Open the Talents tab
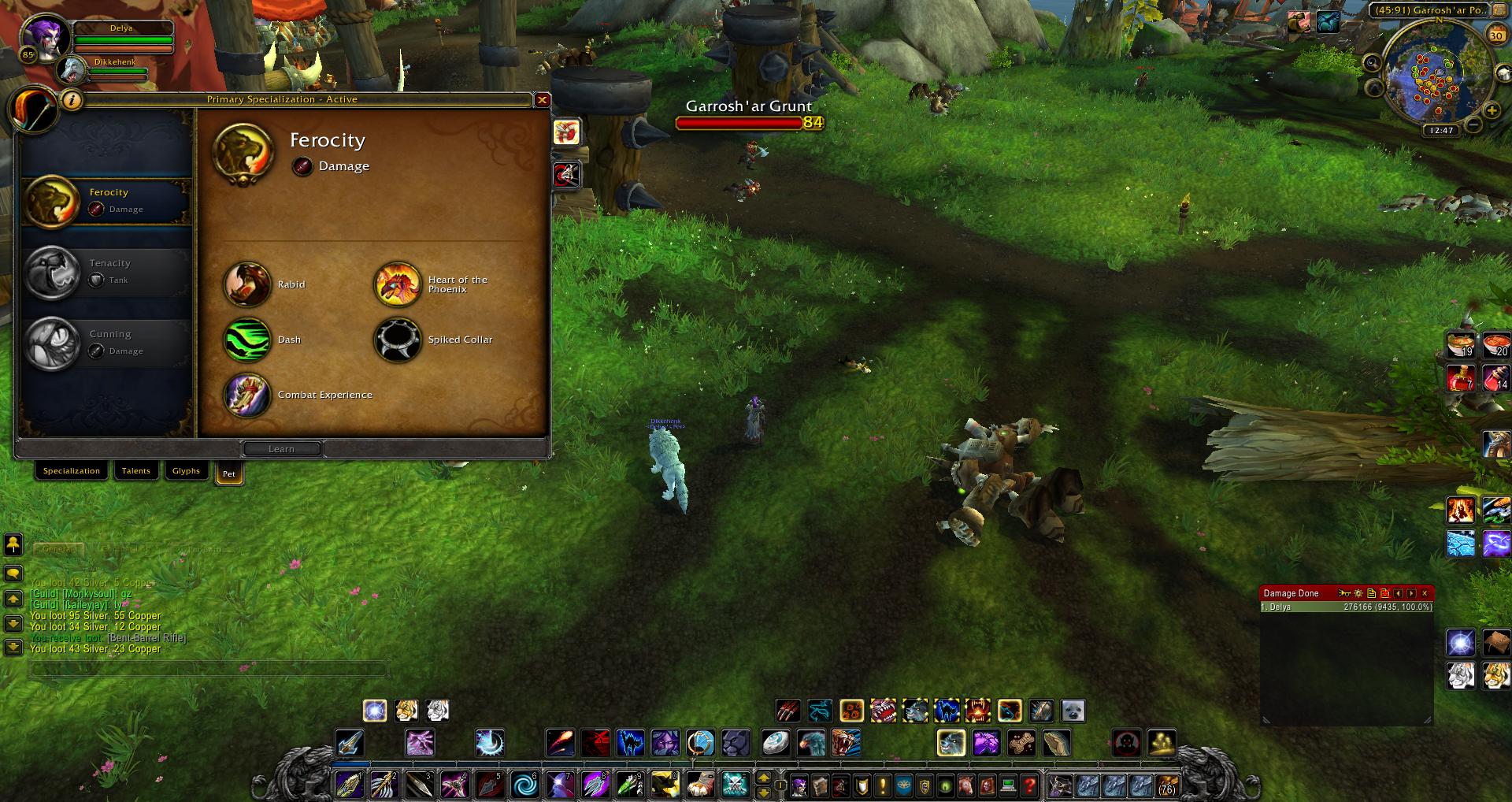Viewport: 1512px width, 802px height. (135, 471)
